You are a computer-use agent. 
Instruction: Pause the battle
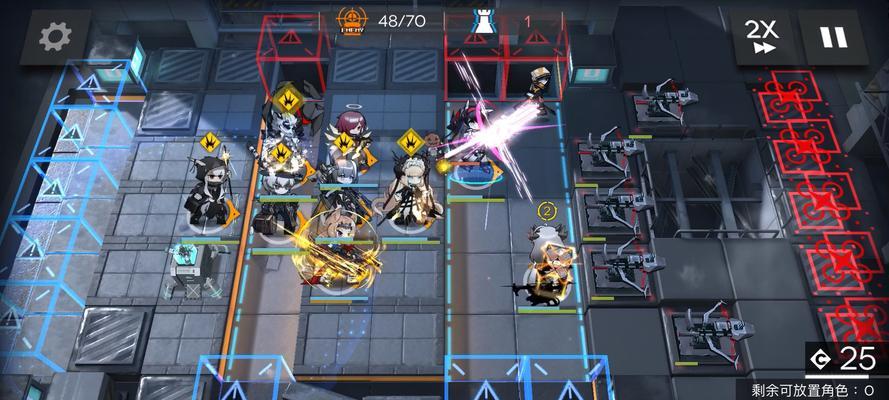832,37
